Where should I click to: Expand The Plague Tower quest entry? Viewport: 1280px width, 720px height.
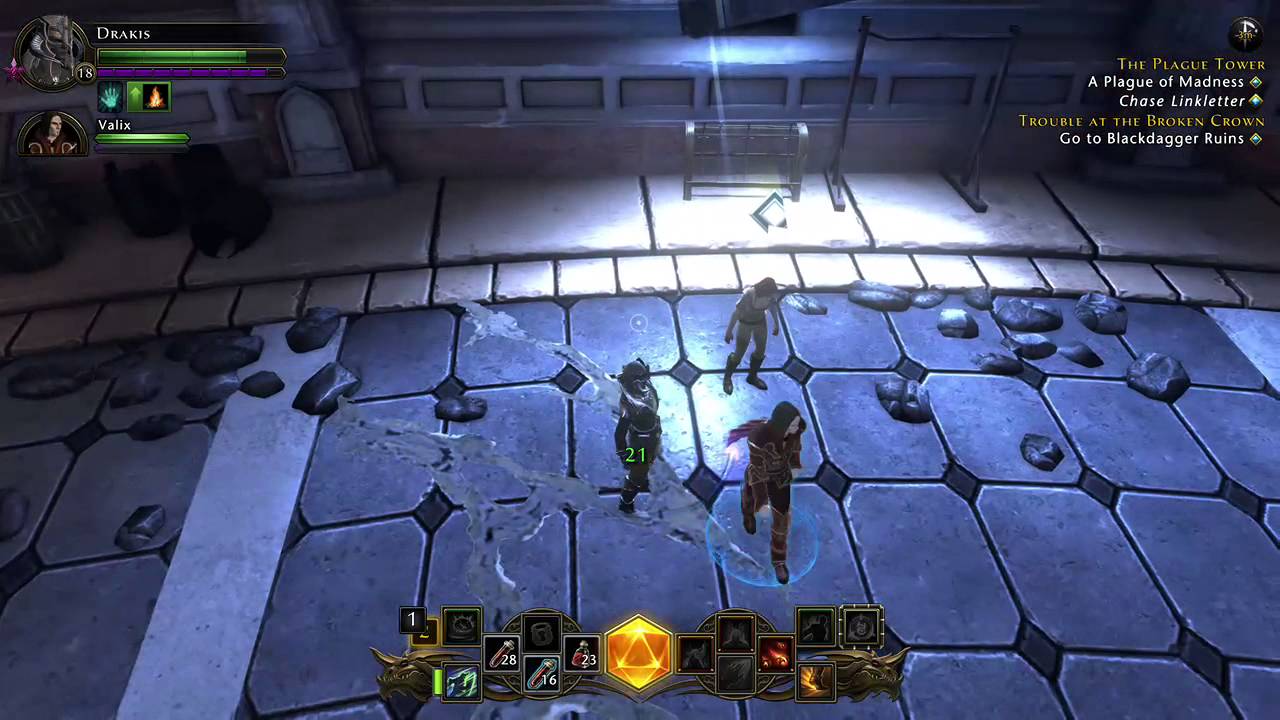1190,63
